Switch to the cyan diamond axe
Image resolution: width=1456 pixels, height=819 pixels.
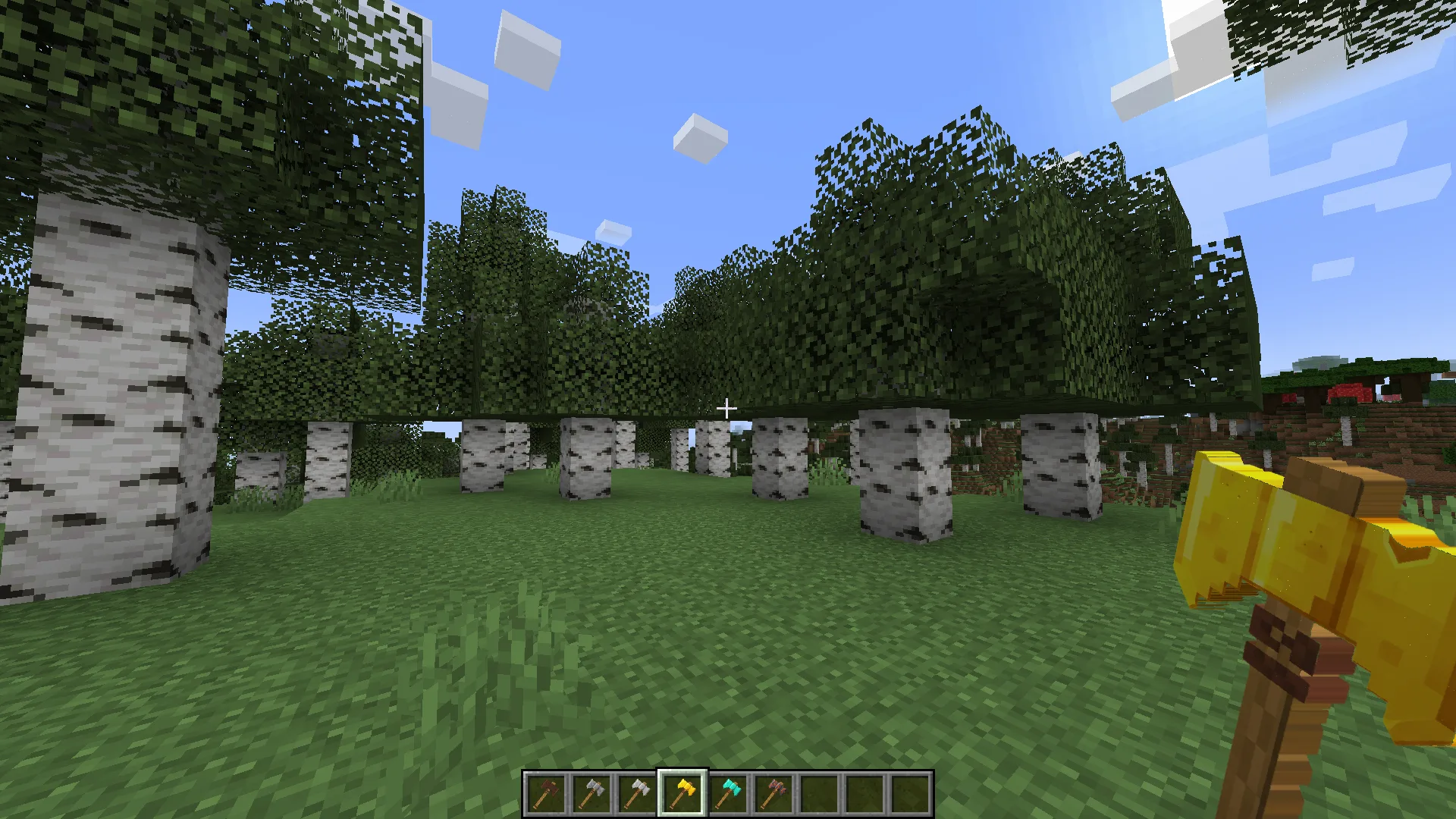pyautogui.click(x=728, y=793)
